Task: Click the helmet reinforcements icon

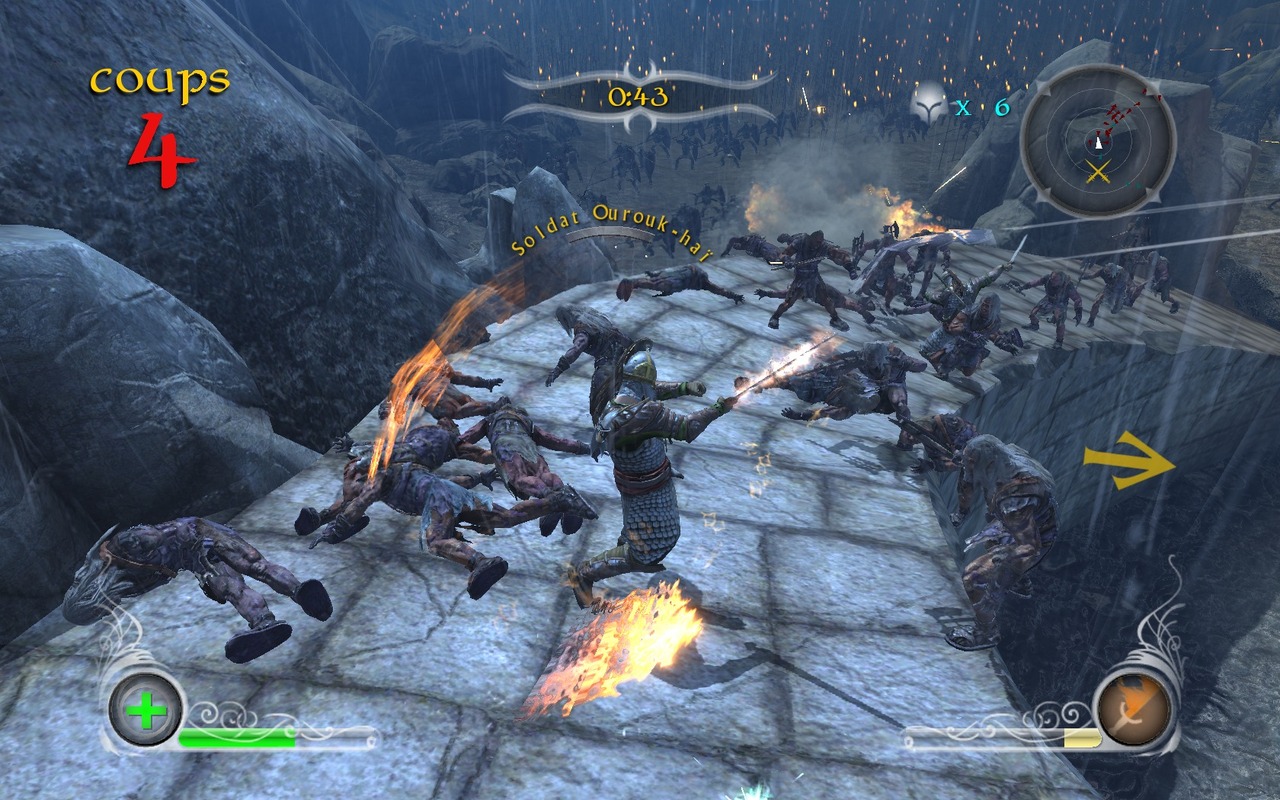Action: 929,105
